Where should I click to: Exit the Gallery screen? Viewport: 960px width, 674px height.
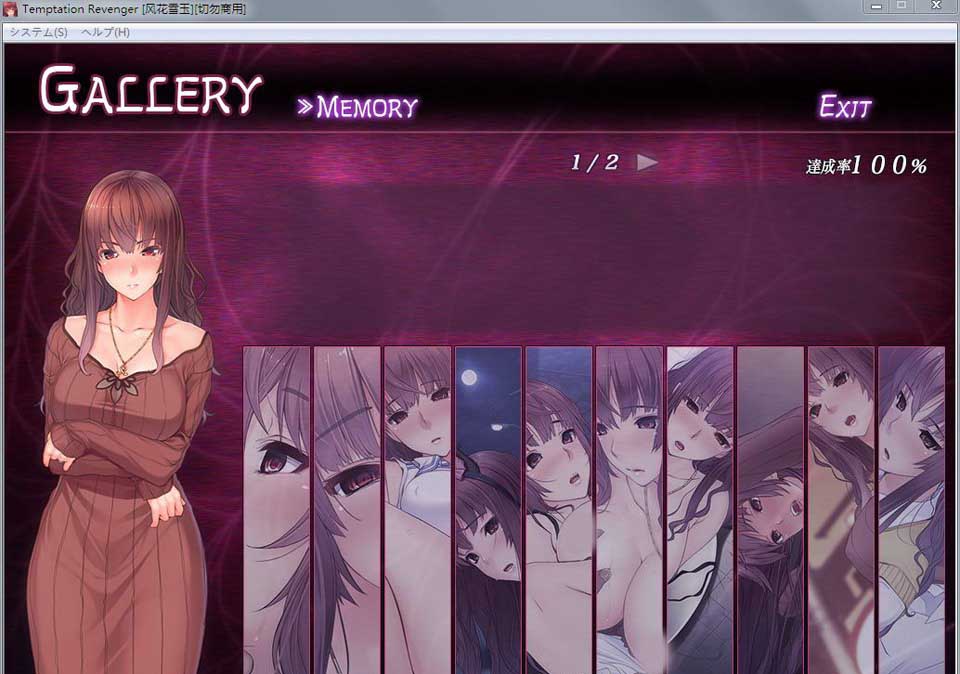[845, 107]
